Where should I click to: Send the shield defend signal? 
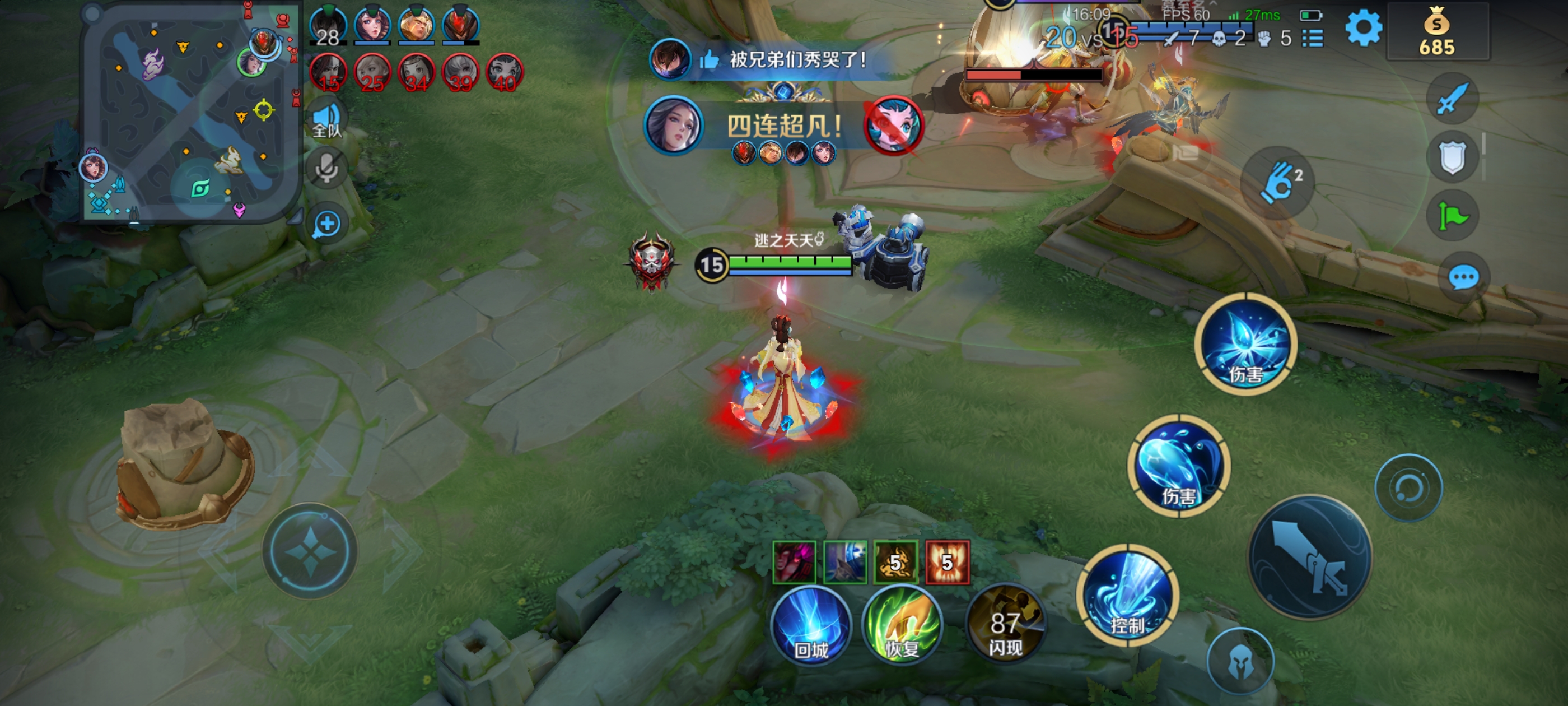pyautogui.click(x=1452, y=157)
